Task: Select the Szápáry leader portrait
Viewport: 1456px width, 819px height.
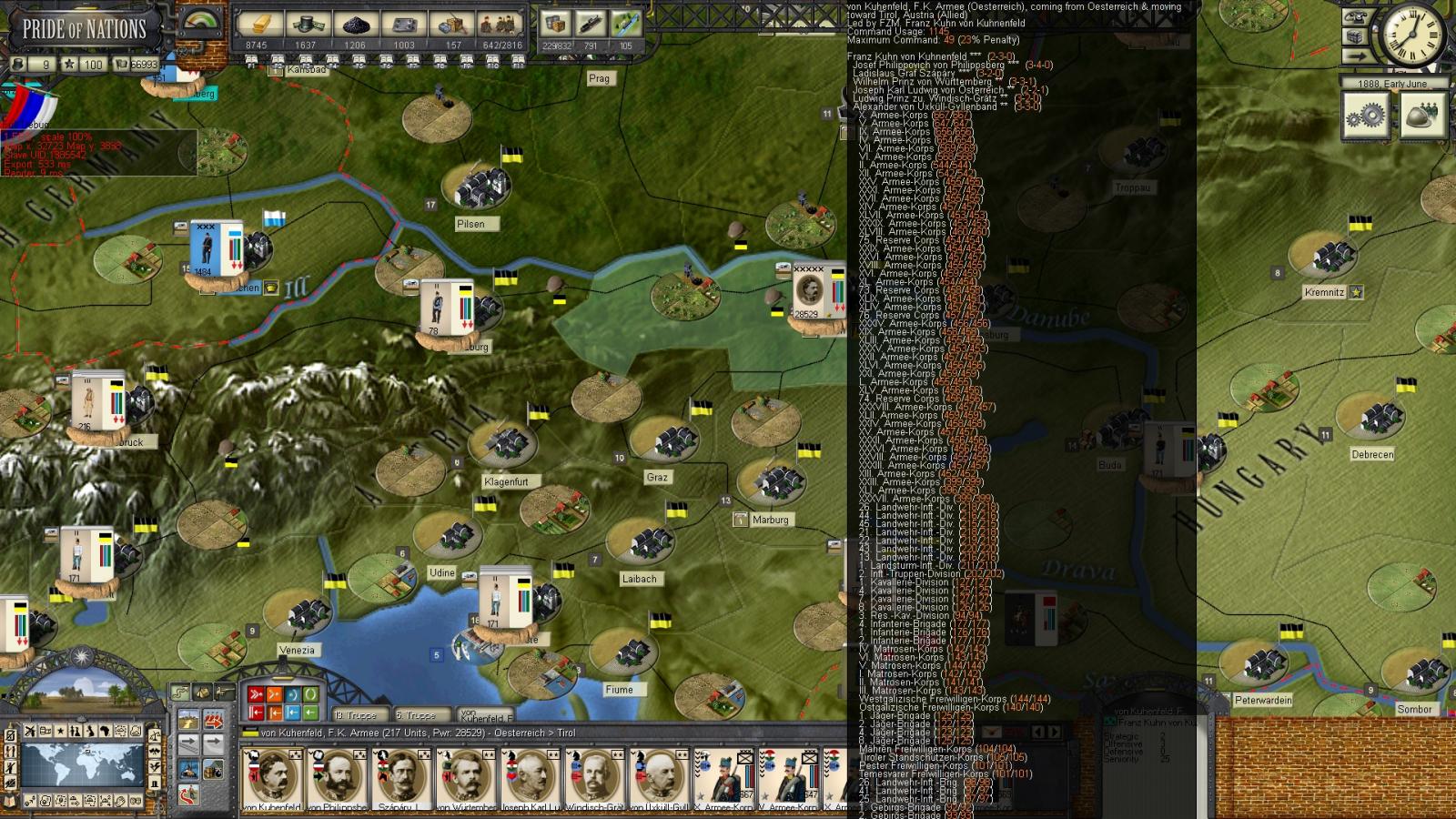Action: 399,777
